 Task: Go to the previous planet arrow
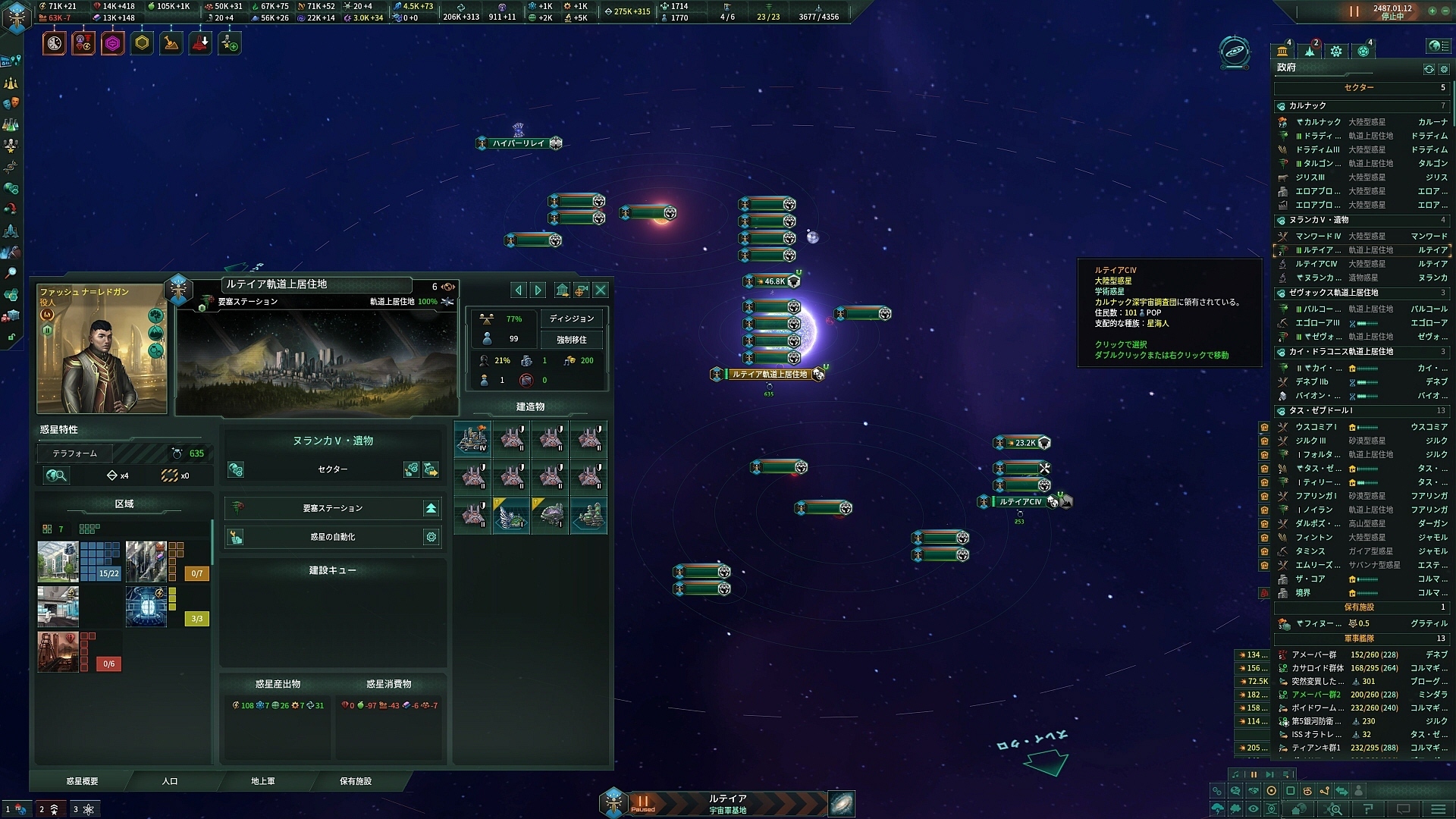tap(519, 290)
